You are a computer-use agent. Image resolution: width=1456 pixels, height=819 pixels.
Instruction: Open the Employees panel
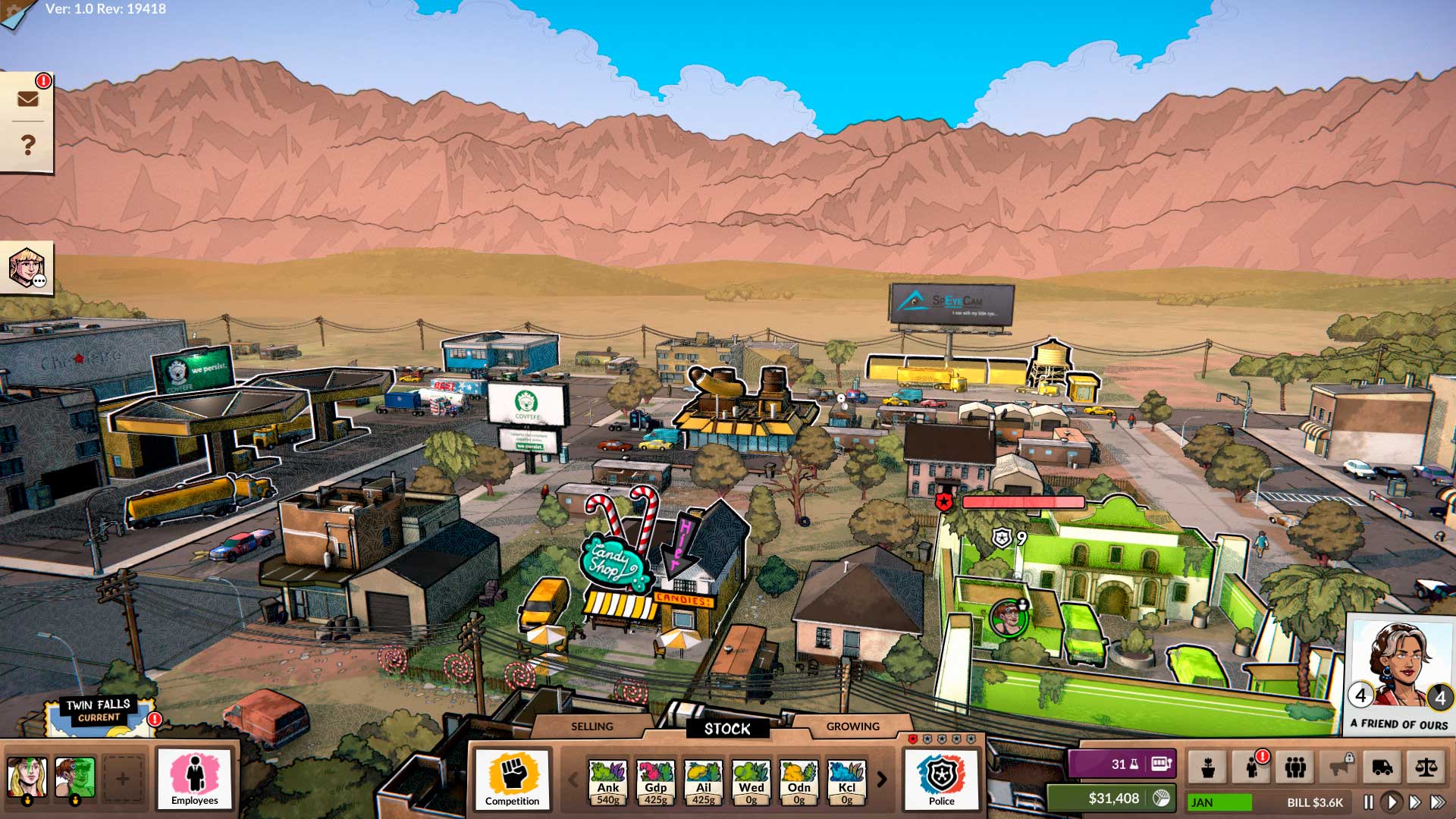click(x=194, y=779)
